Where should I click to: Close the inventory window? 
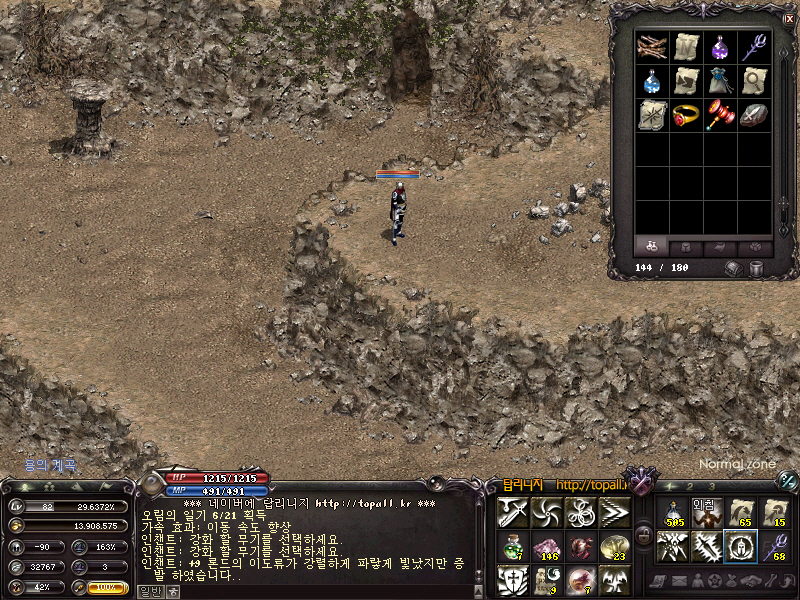point(789,18)
